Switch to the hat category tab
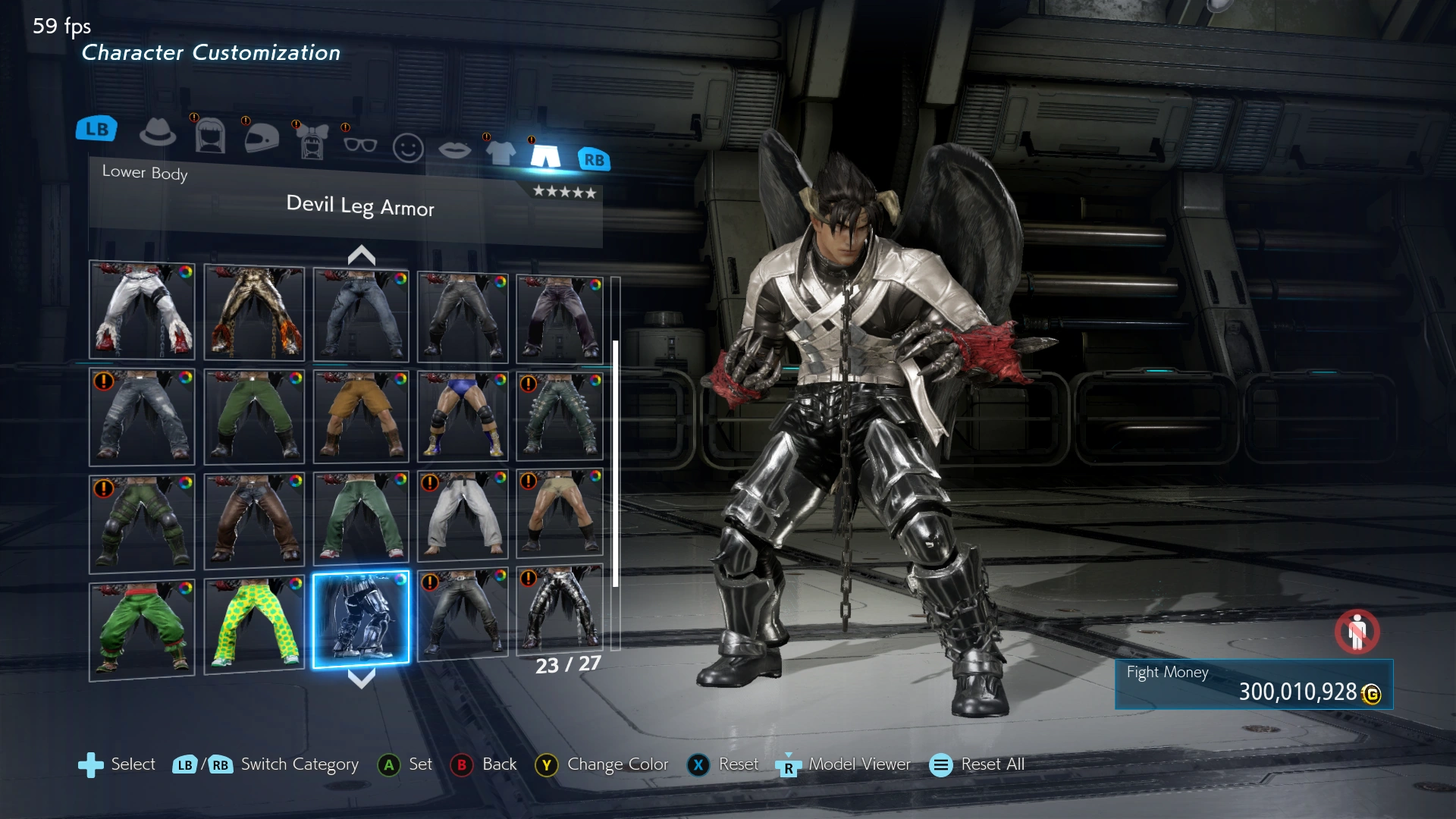 (x=158, y=133)
